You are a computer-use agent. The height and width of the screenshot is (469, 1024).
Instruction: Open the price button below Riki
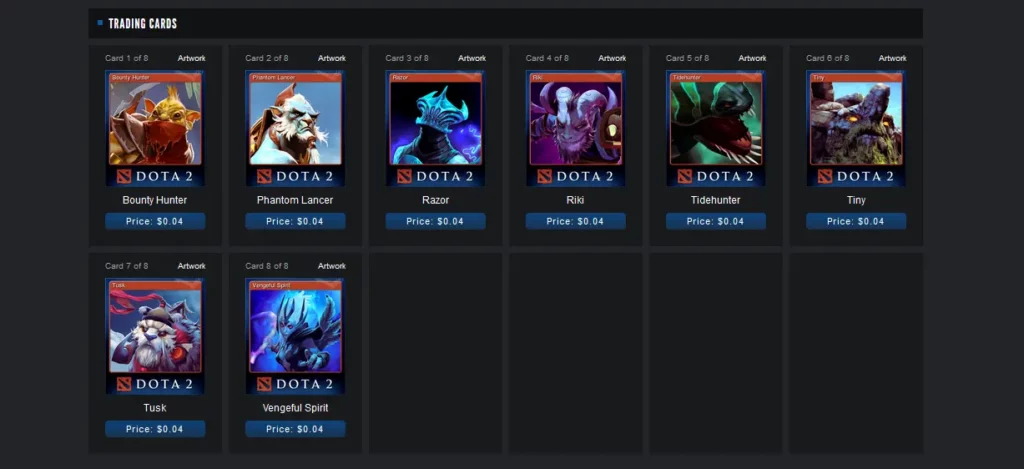click(x=575, y=221)
